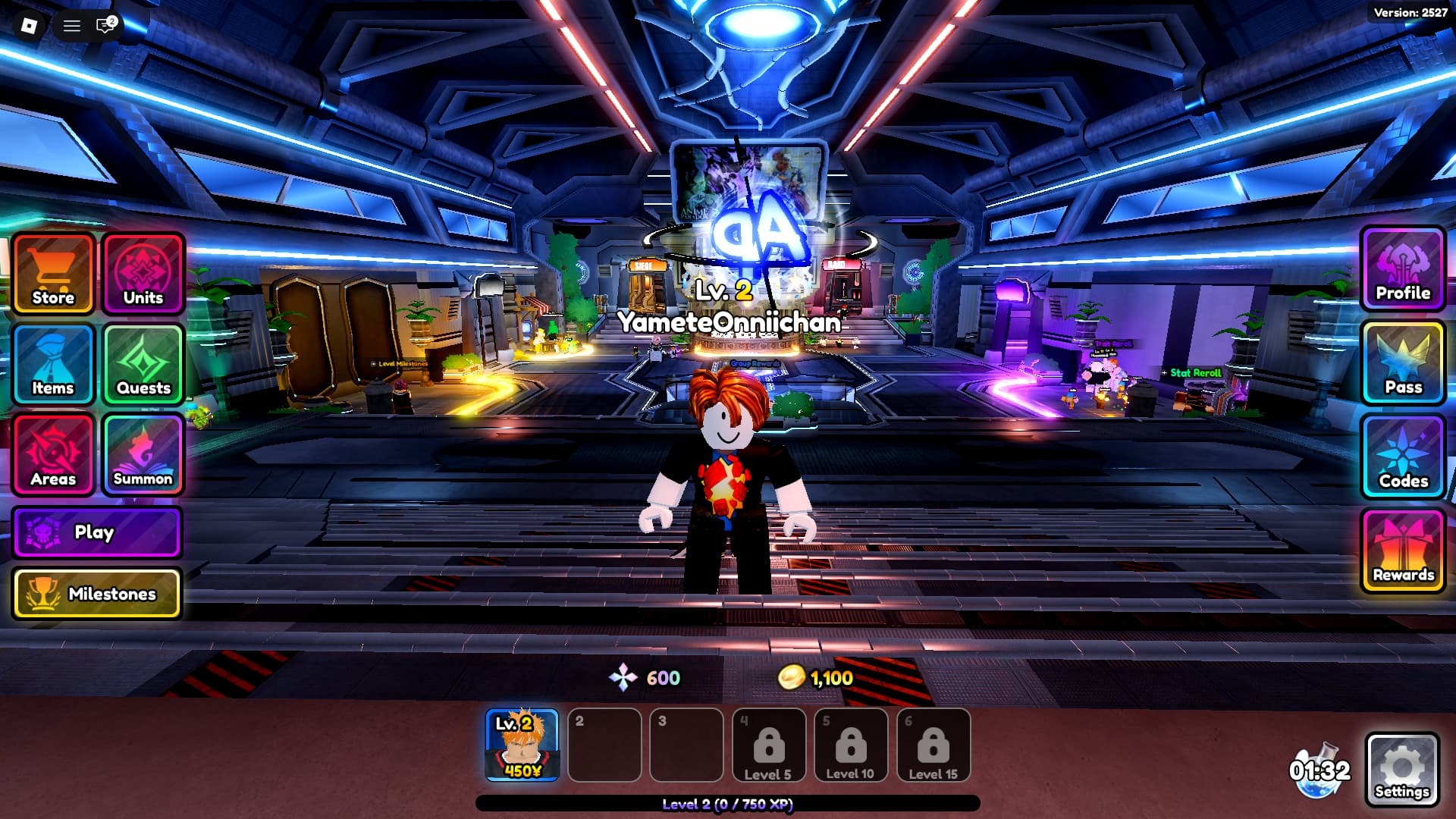Open the Milestones panel
Image resolution: width=1456 pixels, height=819 pixels.
pyautogui.click(x=97, y=594)
